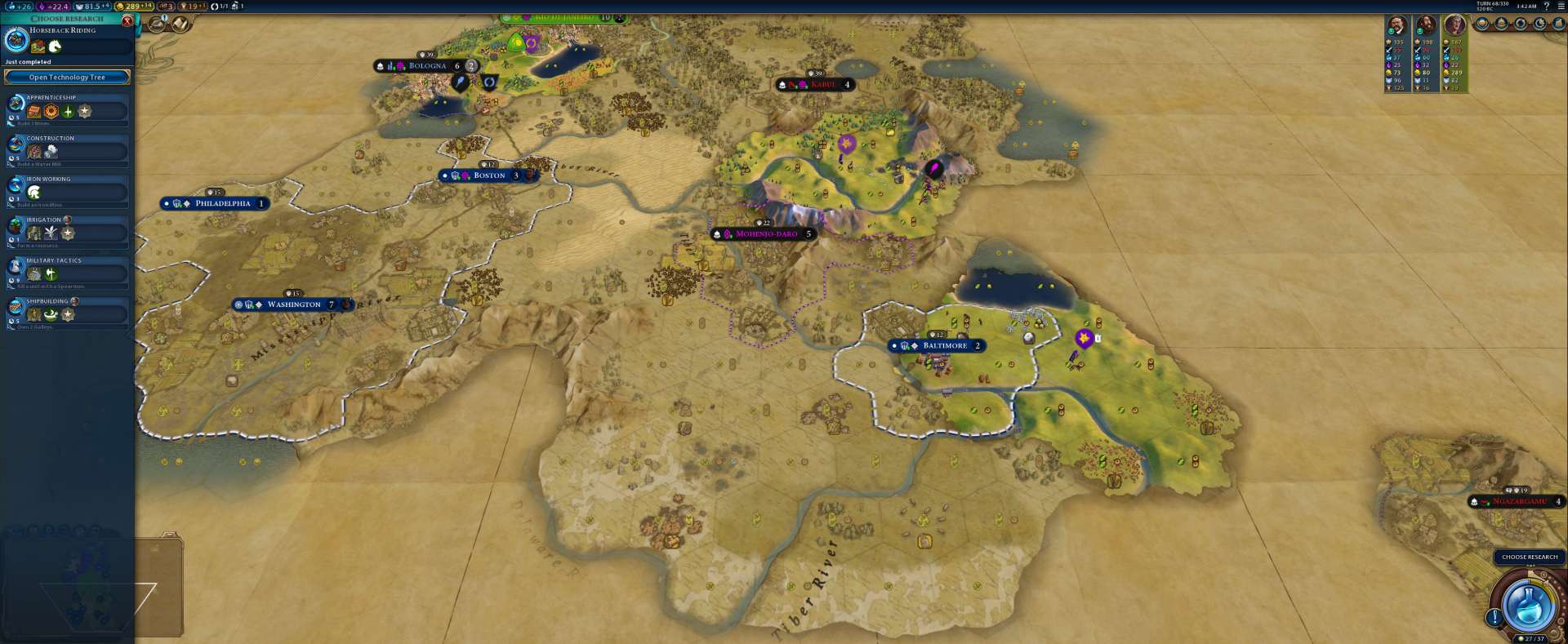The height and width of the screenshot is (644, 1568).
Task: Click the mustached leader portrait
Action: click(x=1397, y=26)
